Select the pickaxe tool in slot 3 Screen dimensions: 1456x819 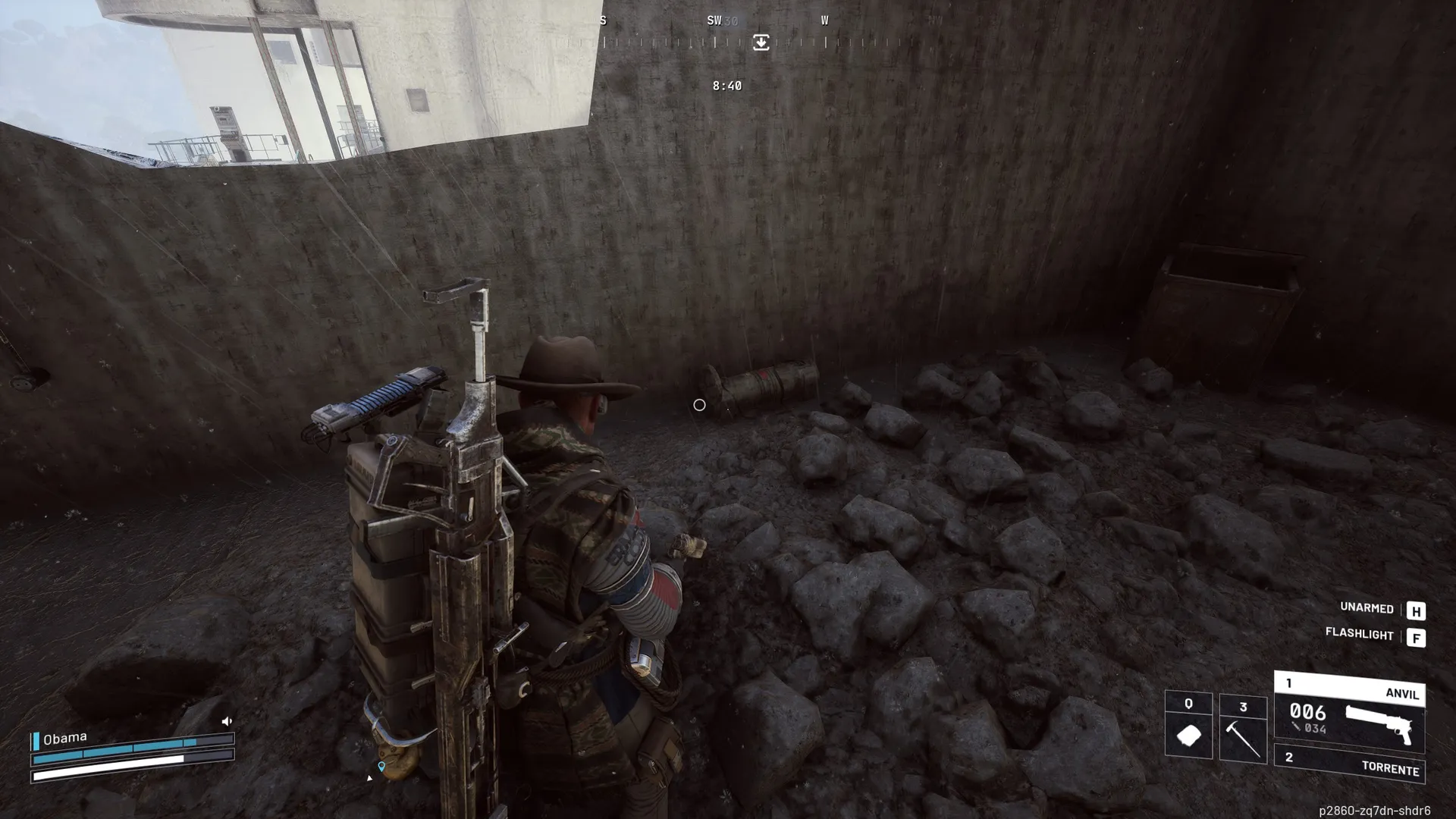pos(1243,729)
